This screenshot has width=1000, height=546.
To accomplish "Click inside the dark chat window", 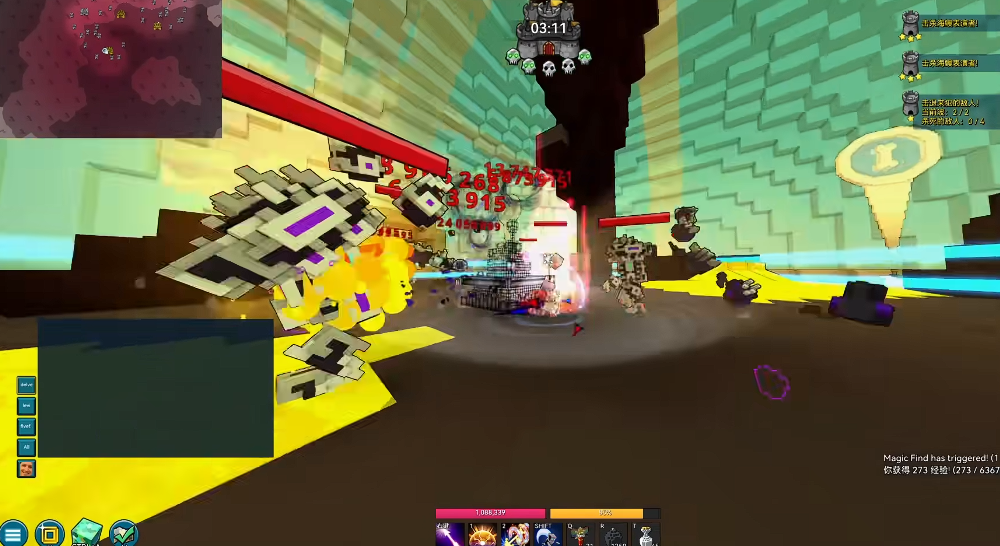I will (x=155, y=388).
